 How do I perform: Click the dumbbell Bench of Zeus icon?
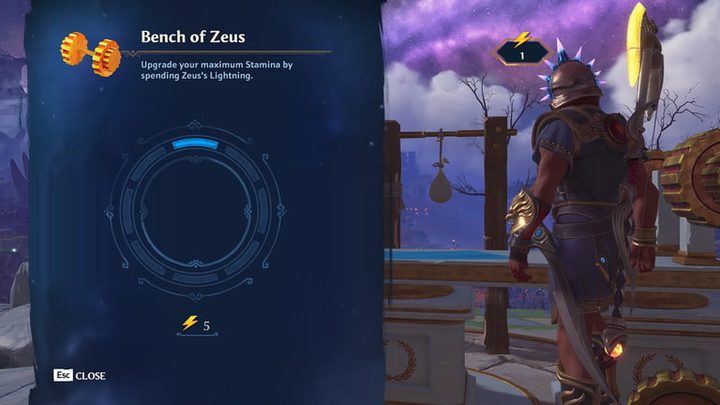90,52
